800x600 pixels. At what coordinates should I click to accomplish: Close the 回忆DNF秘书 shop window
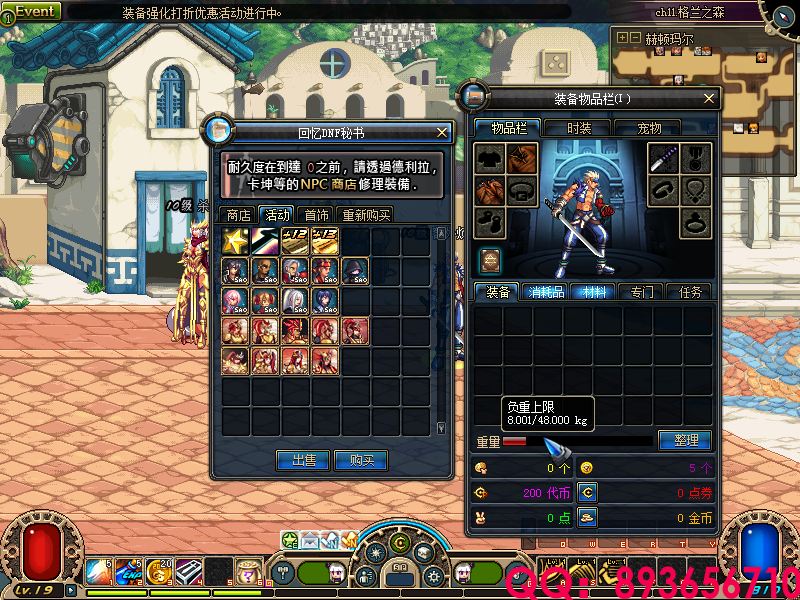[443, 132]
